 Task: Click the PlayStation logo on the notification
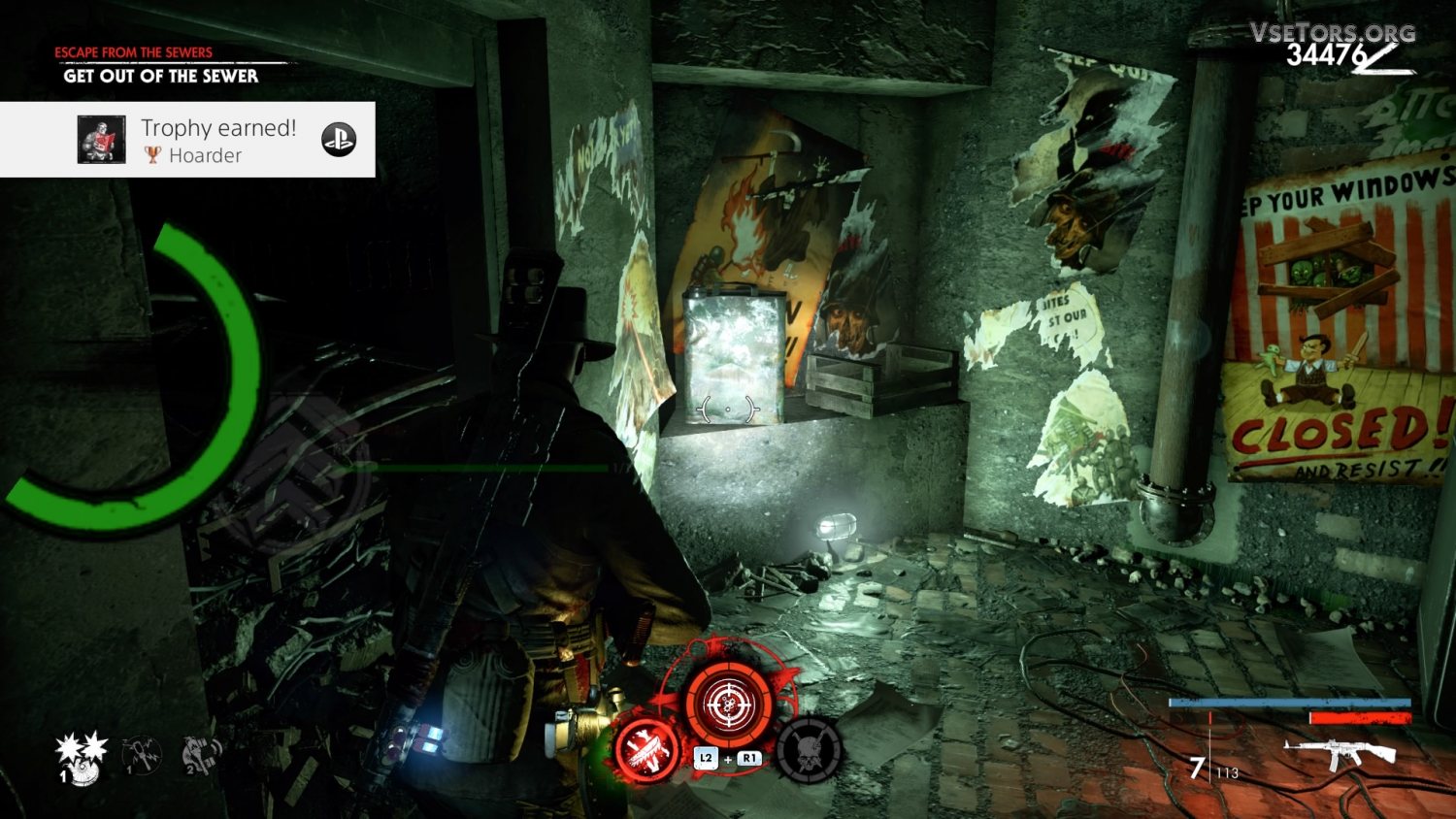[x=339, y=140]
